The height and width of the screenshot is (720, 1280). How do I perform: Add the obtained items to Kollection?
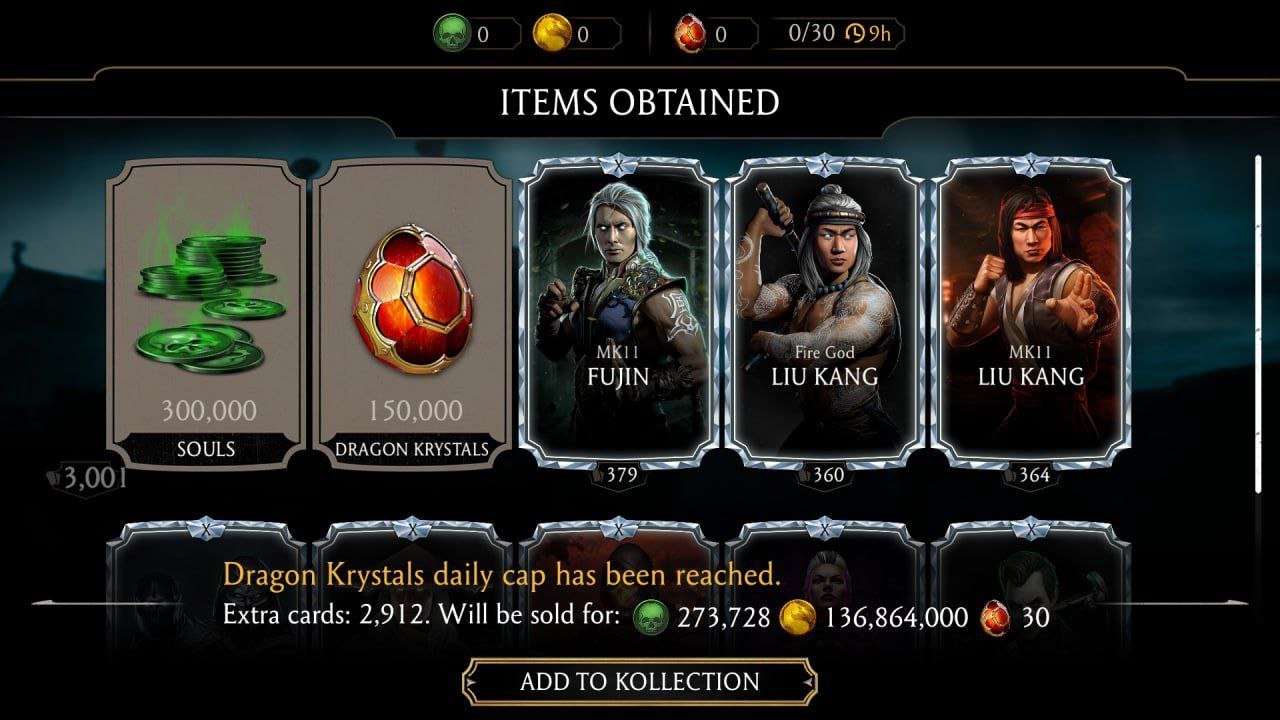(x=639, y=682)
